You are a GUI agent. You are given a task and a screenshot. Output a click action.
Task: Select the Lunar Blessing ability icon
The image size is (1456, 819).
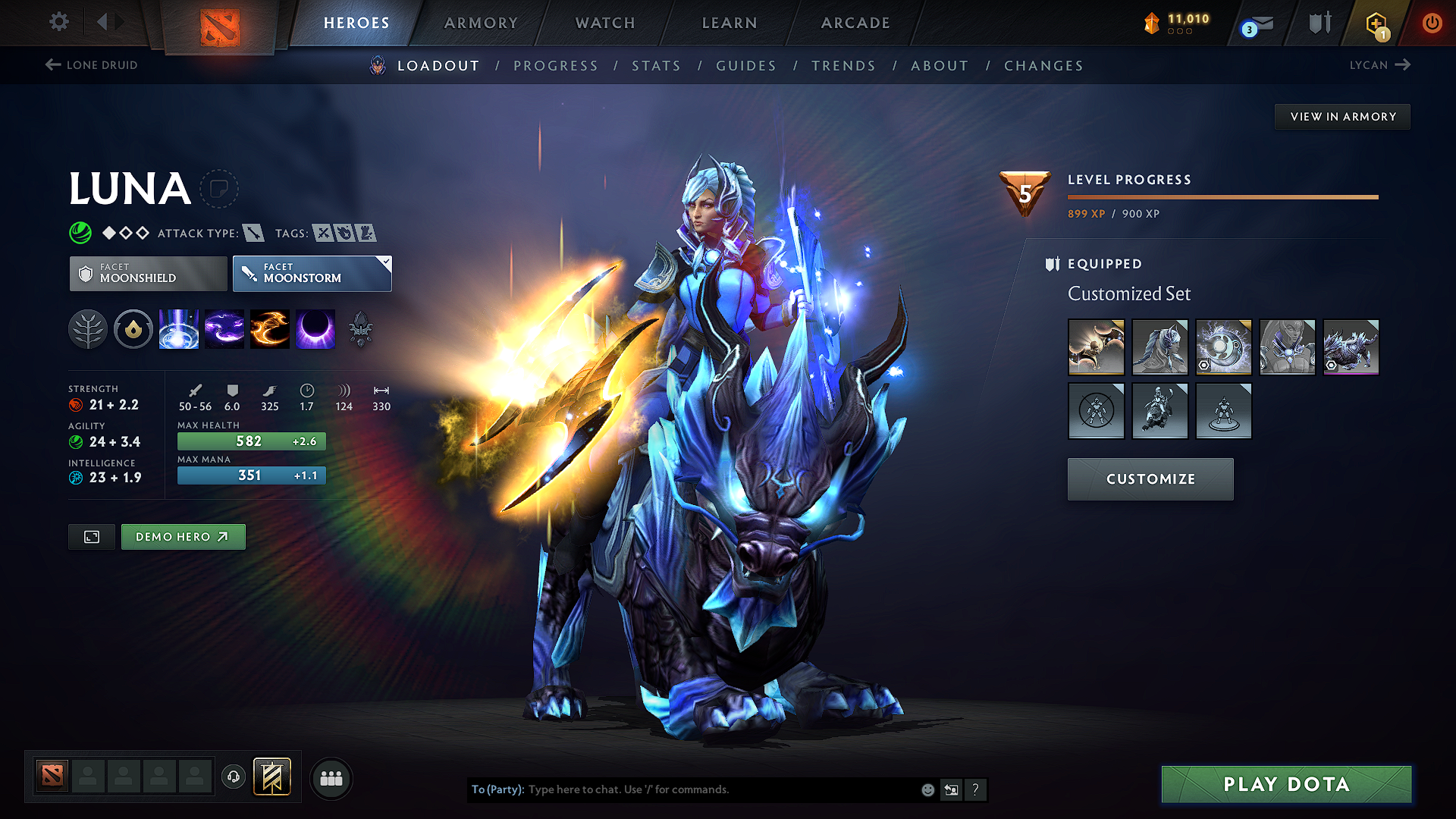point(270,329)
